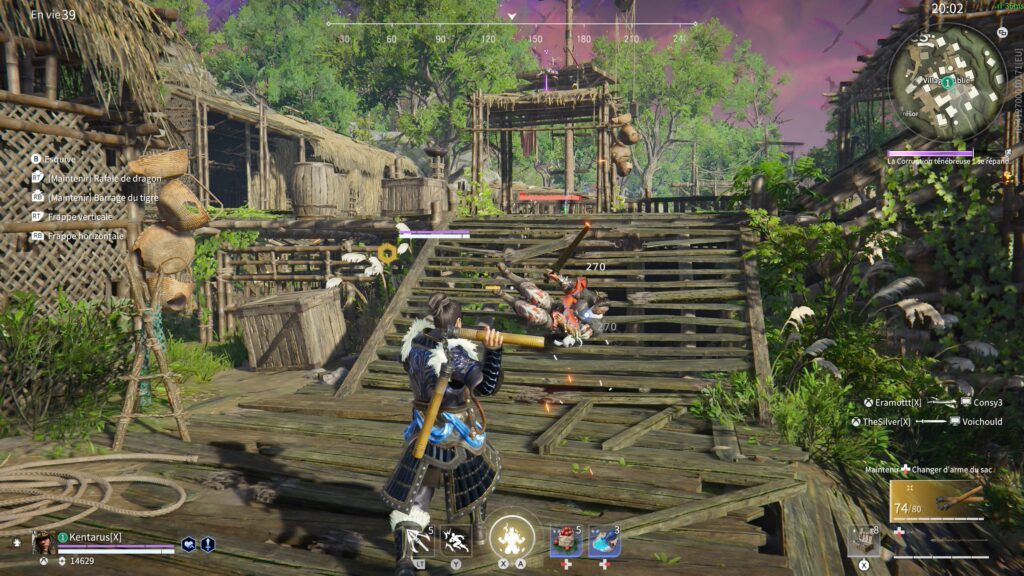Select the grappling hook skill icon
1024x576 pixels.
(417, 541)
